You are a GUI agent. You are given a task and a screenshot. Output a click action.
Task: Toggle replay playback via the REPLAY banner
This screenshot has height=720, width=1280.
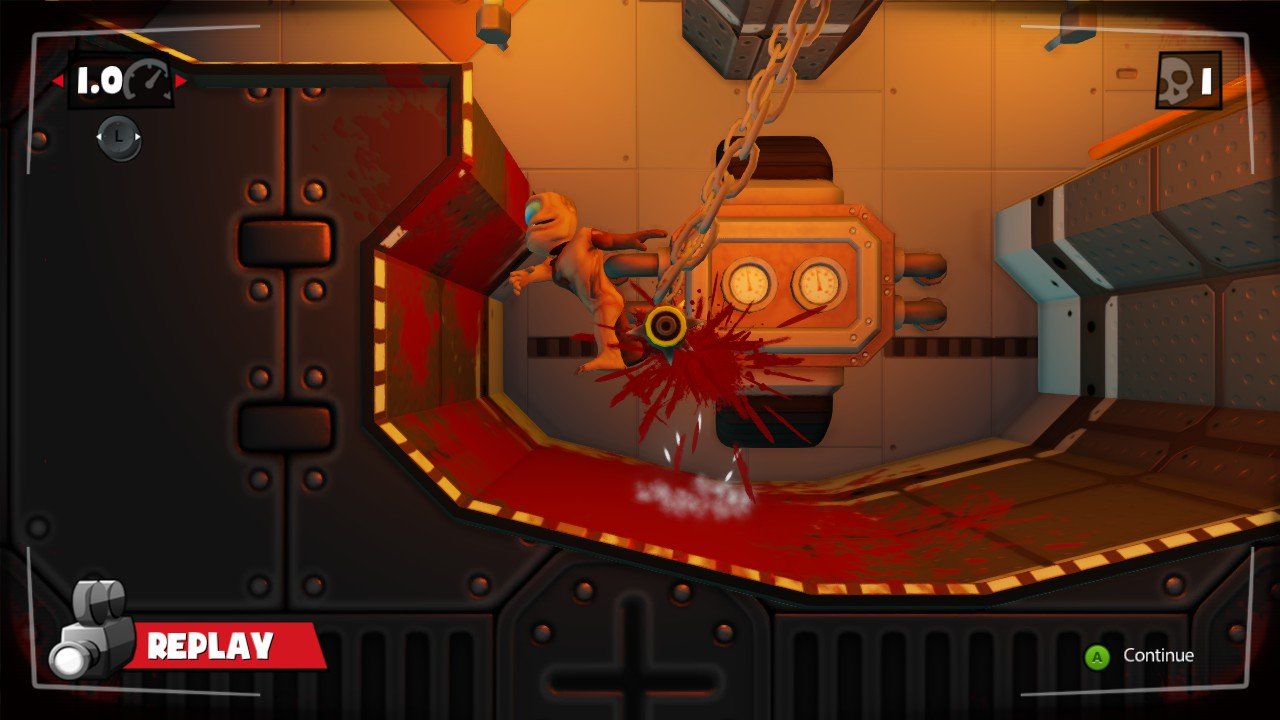pos(210,644)
